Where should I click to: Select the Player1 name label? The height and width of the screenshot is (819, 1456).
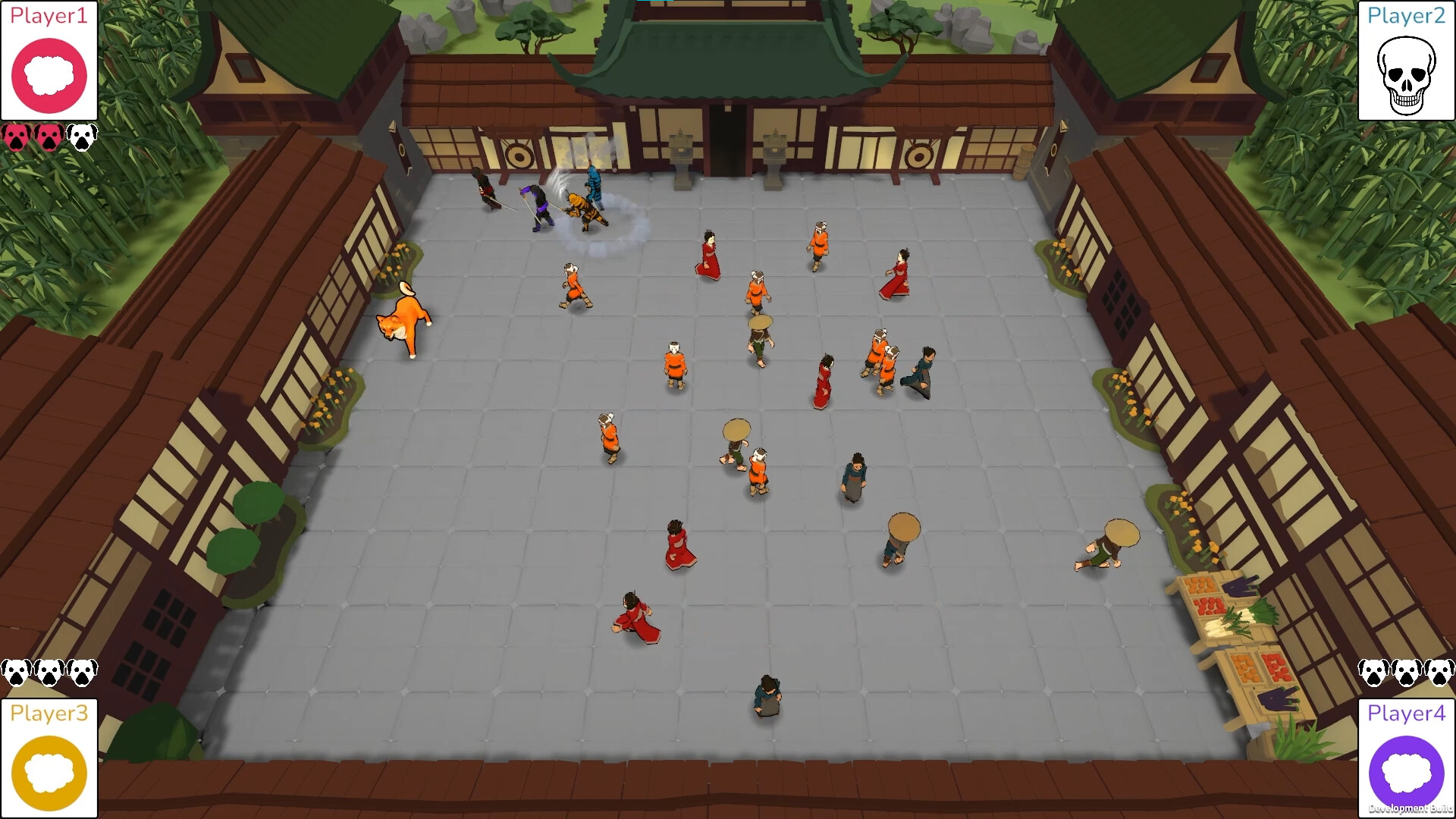(x=49, y=14)
